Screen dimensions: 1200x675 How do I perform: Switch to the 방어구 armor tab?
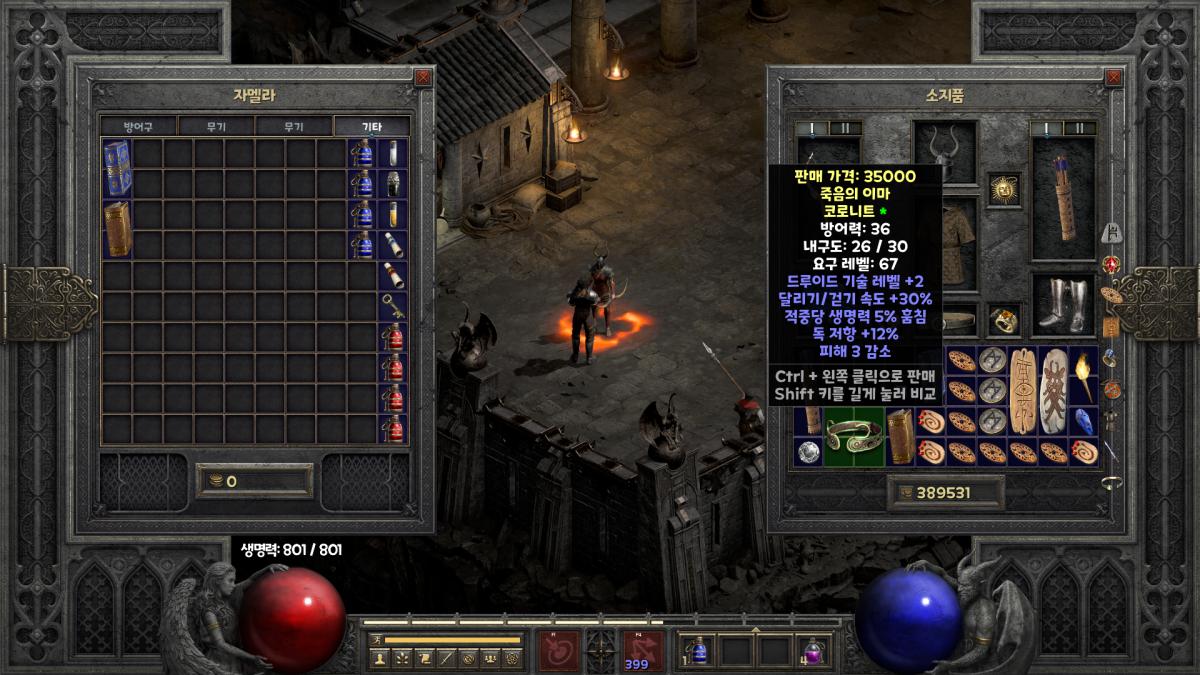click(138, 127)
